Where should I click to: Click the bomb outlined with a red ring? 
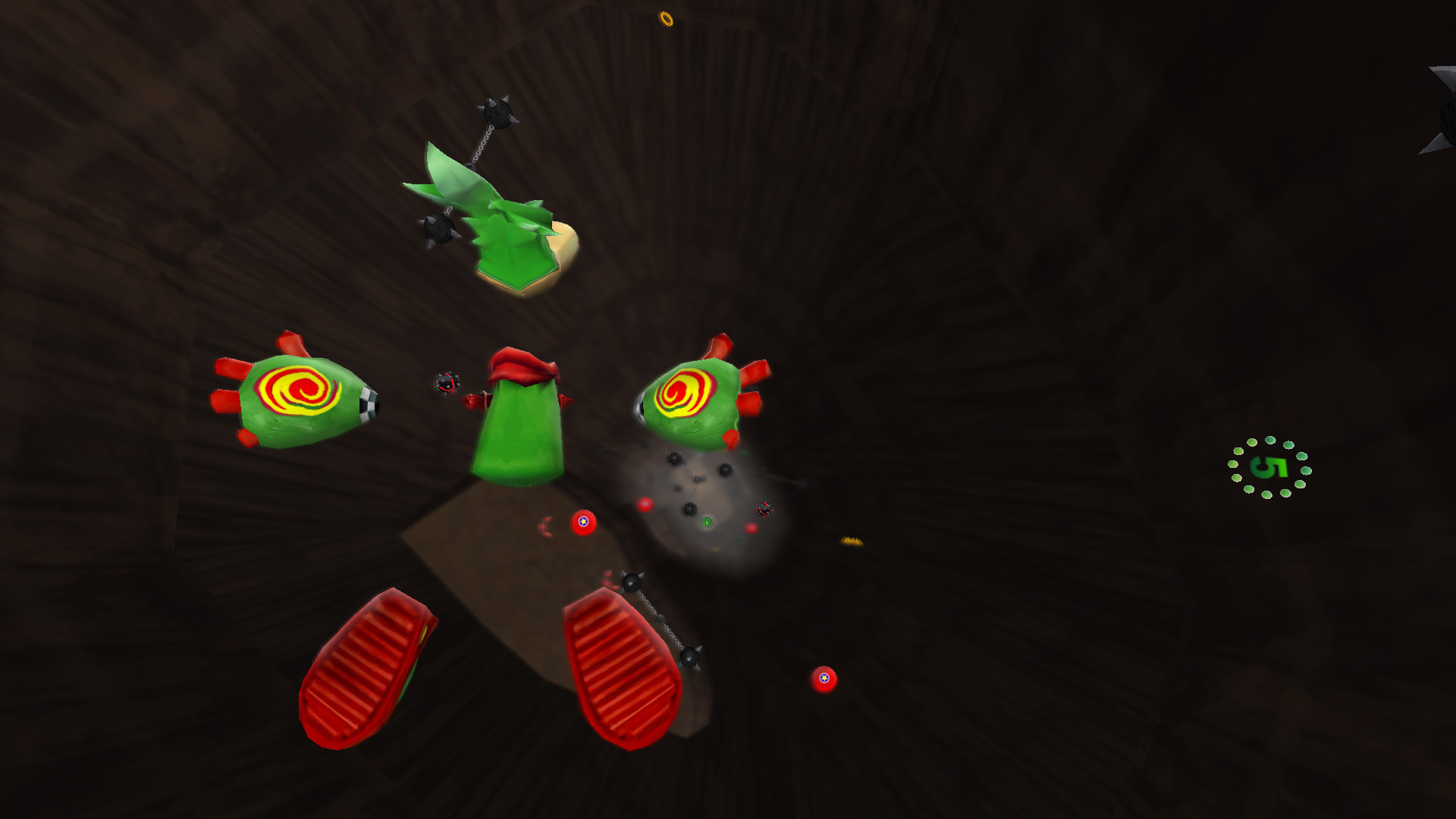pos(764,507)
